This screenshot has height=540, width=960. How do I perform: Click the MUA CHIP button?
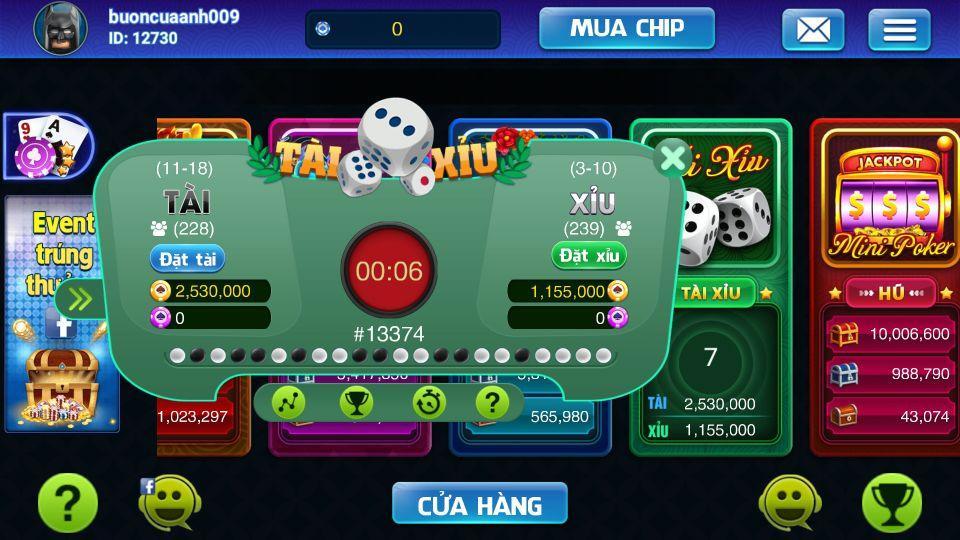(626, 28)
